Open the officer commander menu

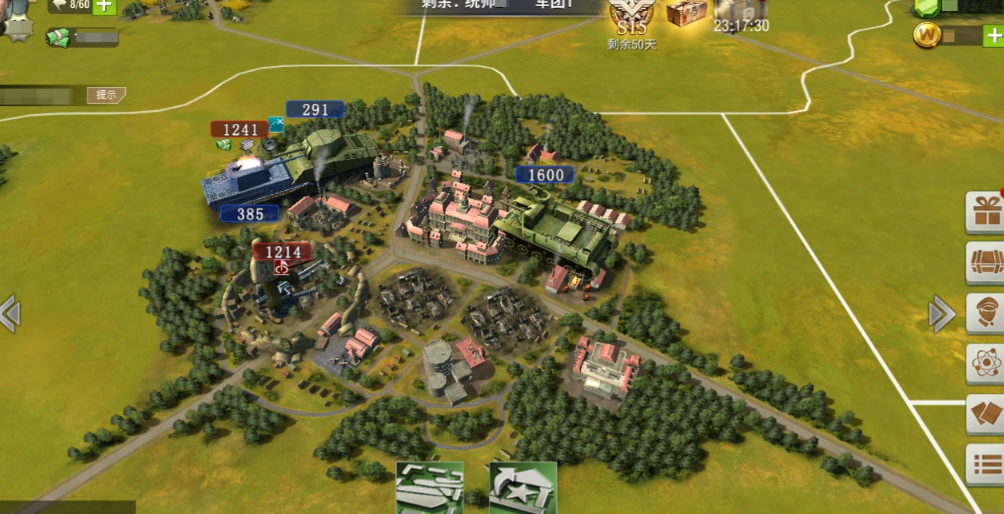tap(985, 313)
